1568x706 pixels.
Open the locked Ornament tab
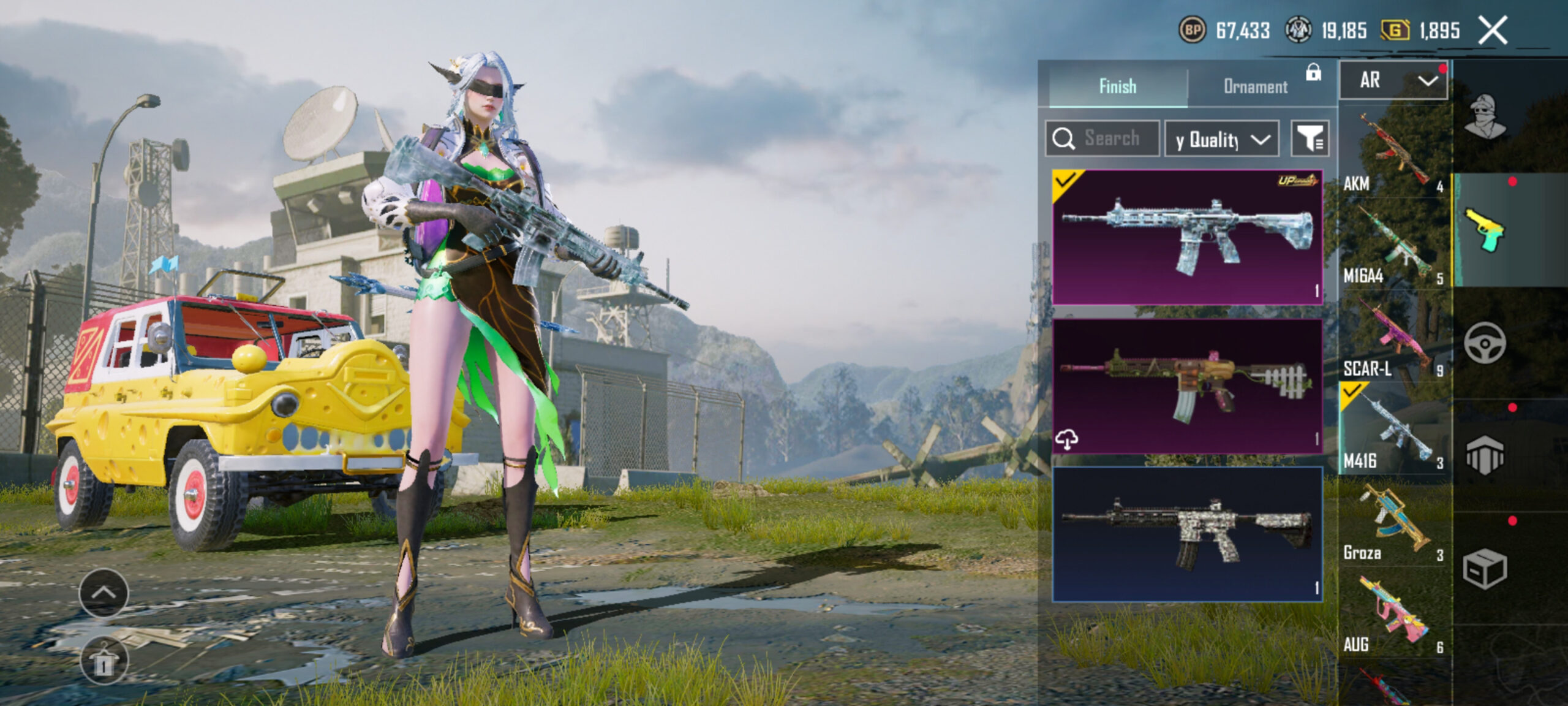1256,86
